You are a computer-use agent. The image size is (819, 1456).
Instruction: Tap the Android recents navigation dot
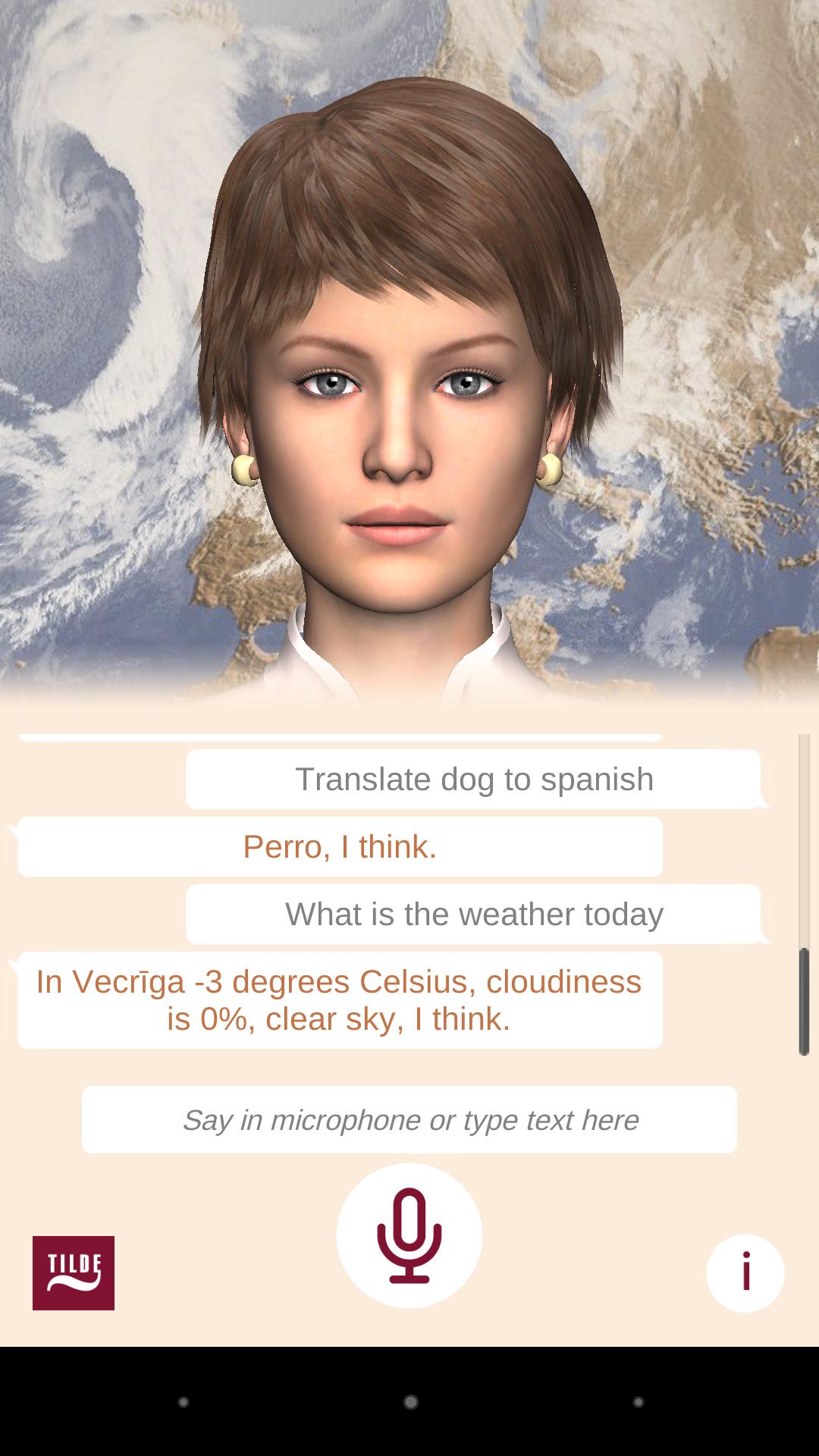(x=639, y=1402)
